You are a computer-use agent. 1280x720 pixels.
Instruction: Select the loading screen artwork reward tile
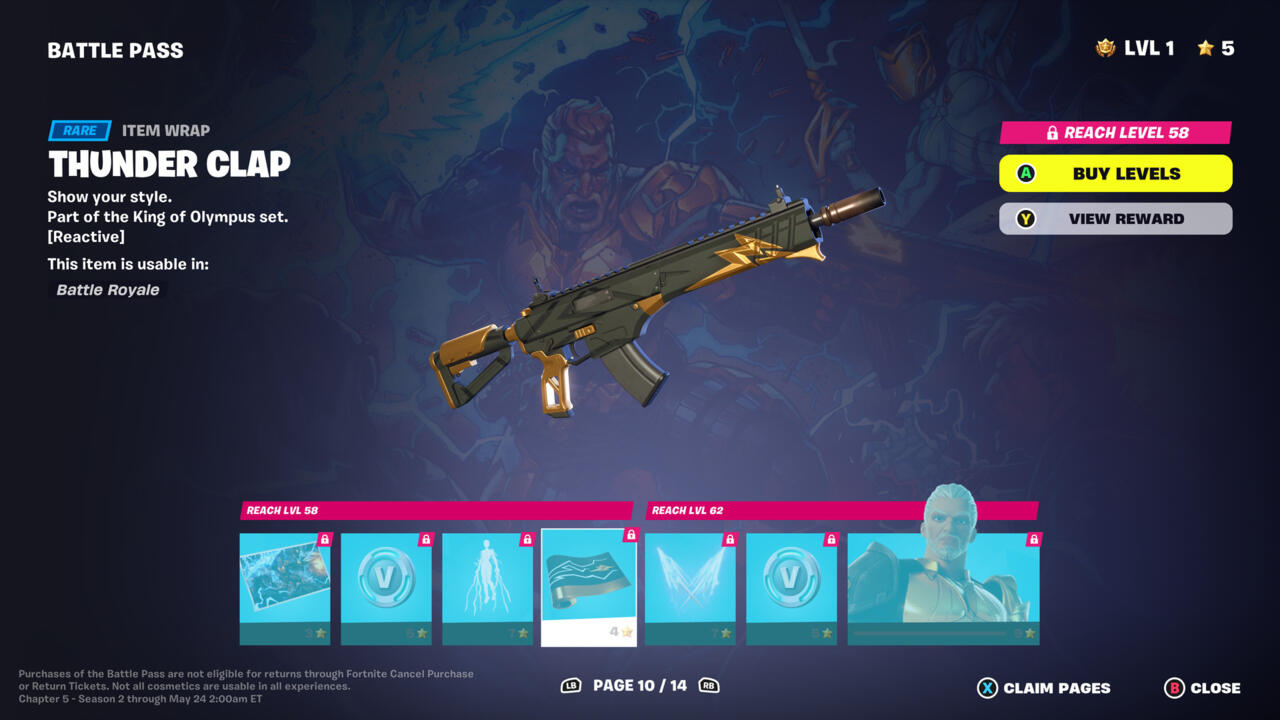point(285,588)
